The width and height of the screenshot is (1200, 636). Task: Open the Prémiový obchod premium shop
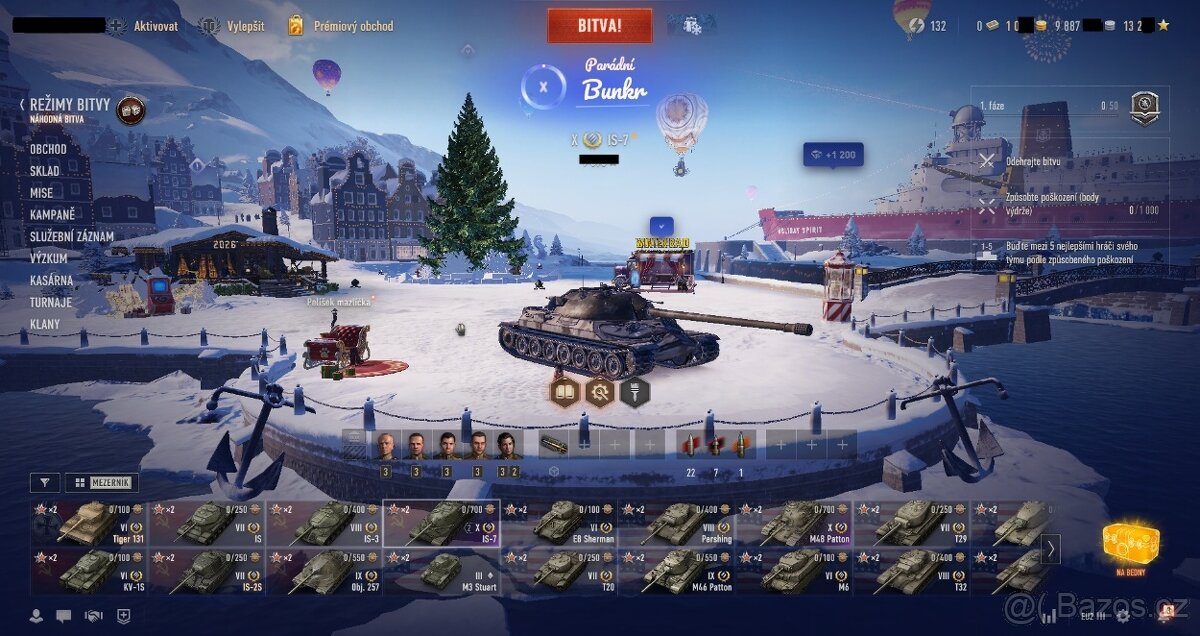point(341,26)
